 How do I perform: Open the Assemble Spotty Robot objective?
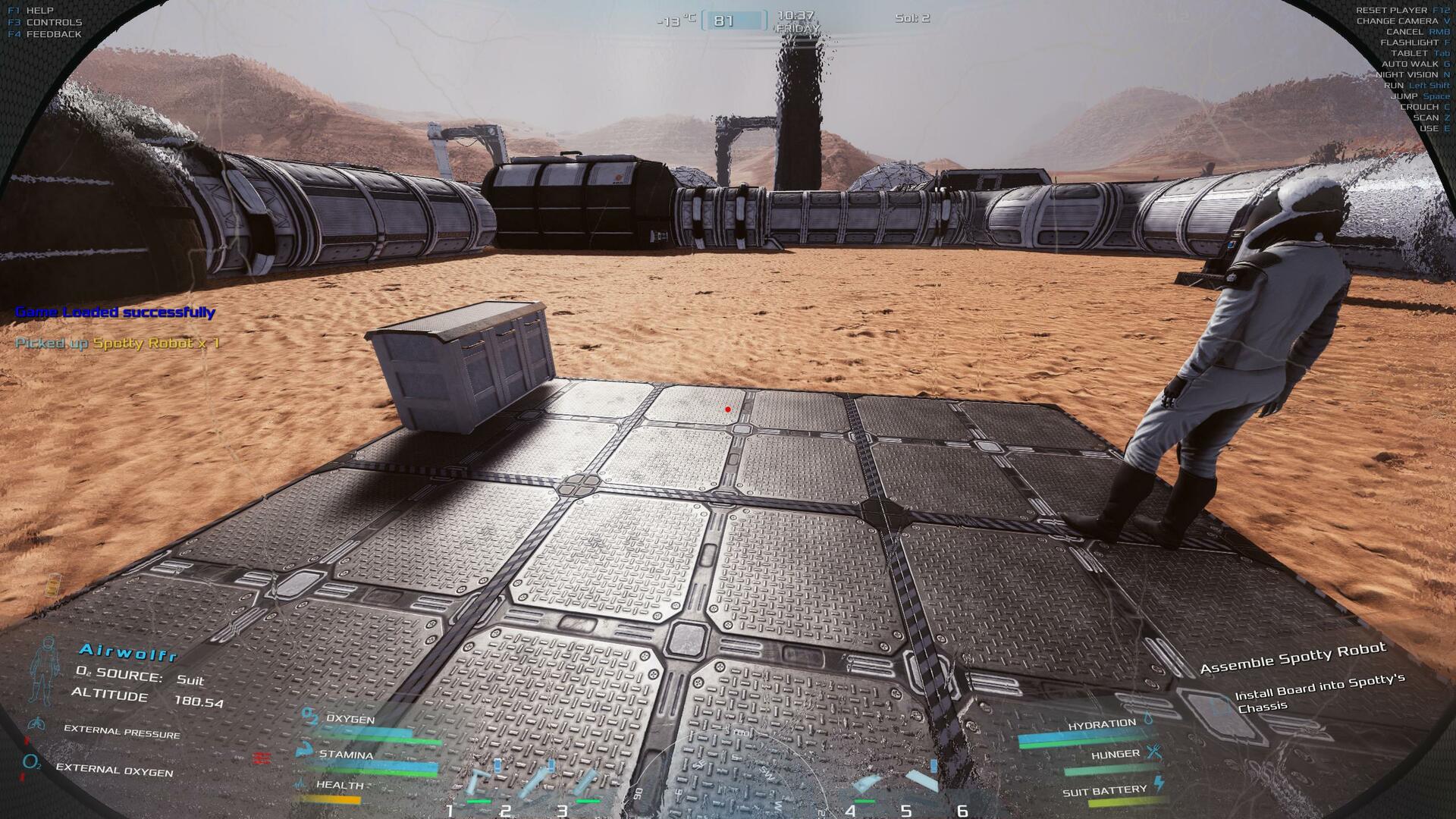1292,658
